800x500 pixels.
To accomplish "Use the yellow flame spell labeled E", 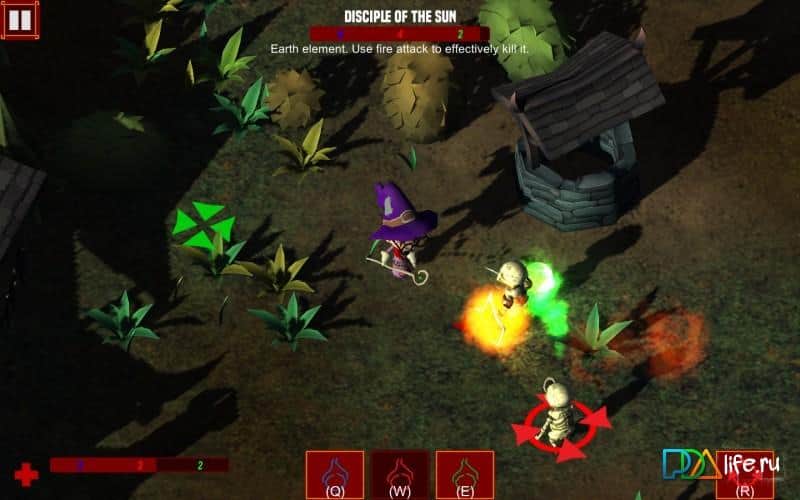I will pyautogui.click(x=466, y=473).
